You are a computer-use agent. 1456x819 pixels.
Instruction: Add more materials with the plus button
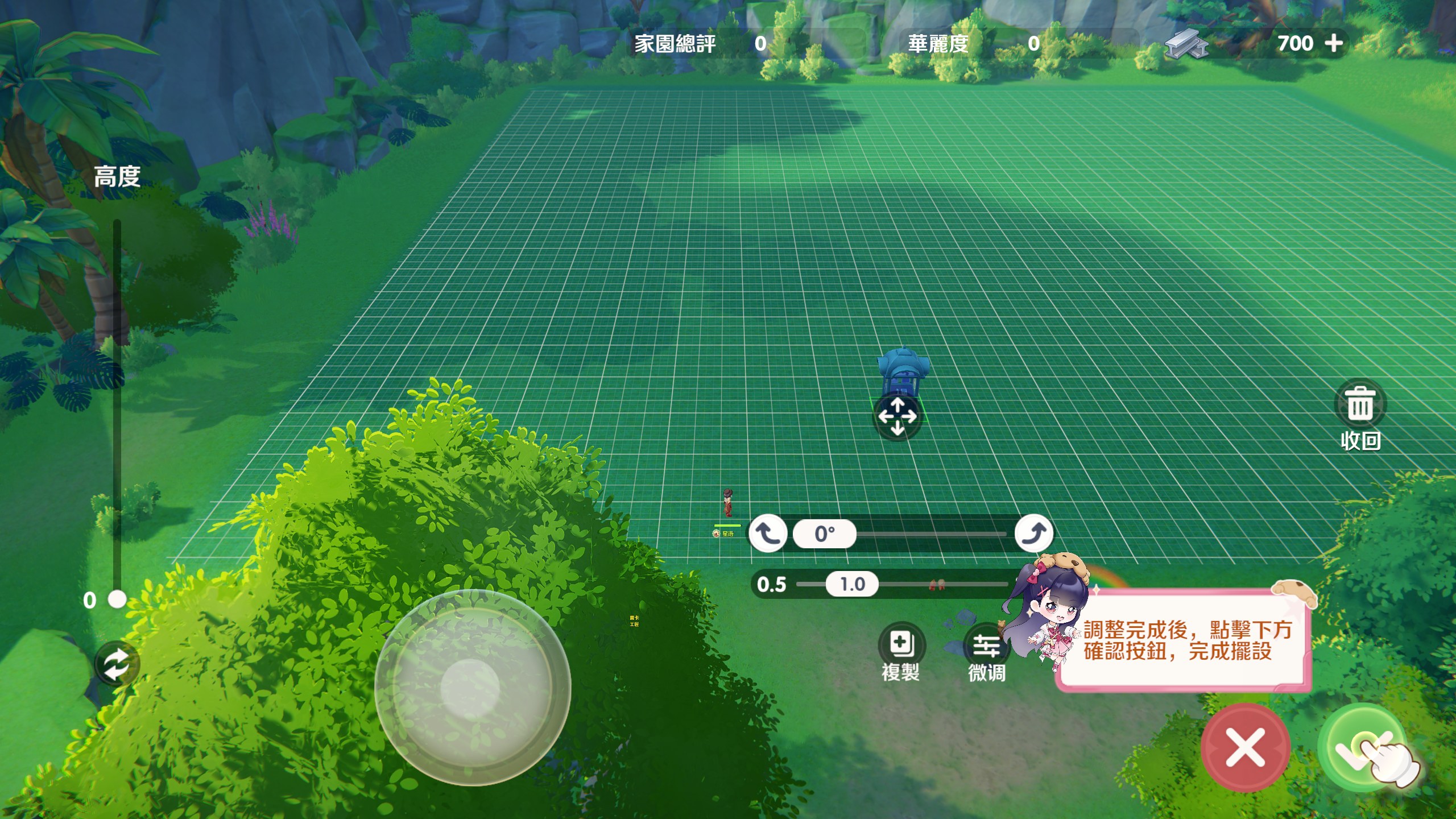(x=1333, y=43)
